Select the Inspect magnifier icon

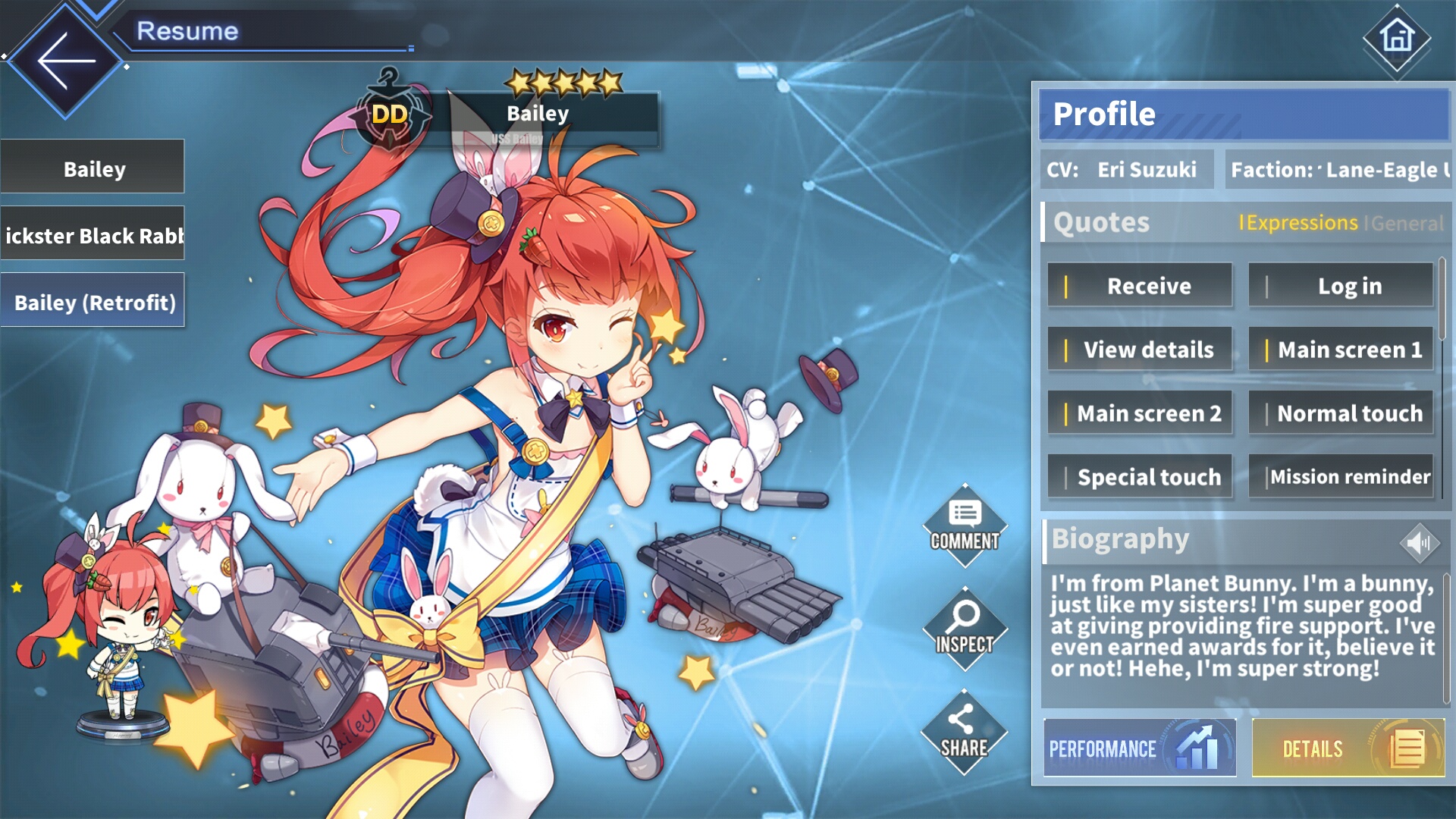(x=965, y=628)
